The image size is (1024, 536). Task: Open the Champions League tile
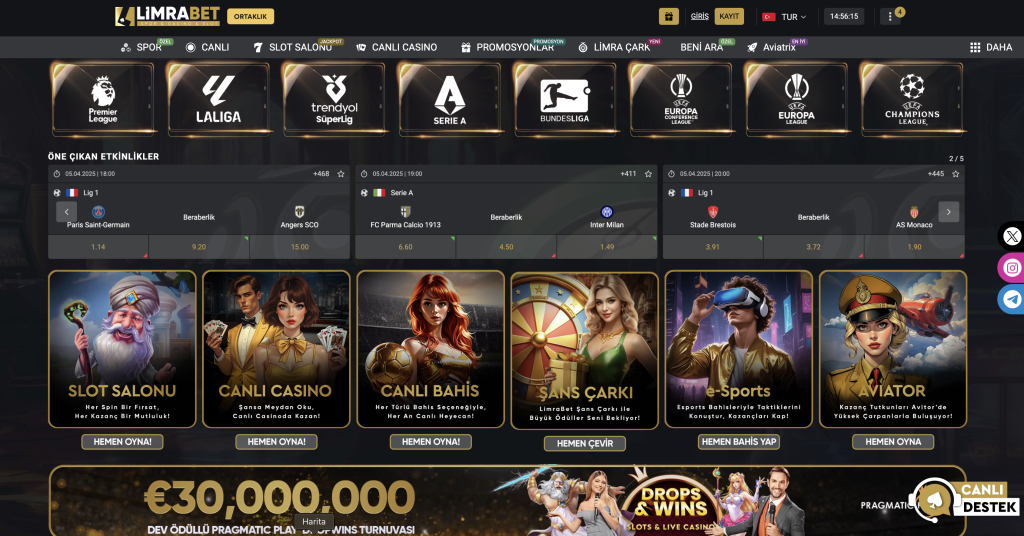pyautogui.click(x=912, y=98)
